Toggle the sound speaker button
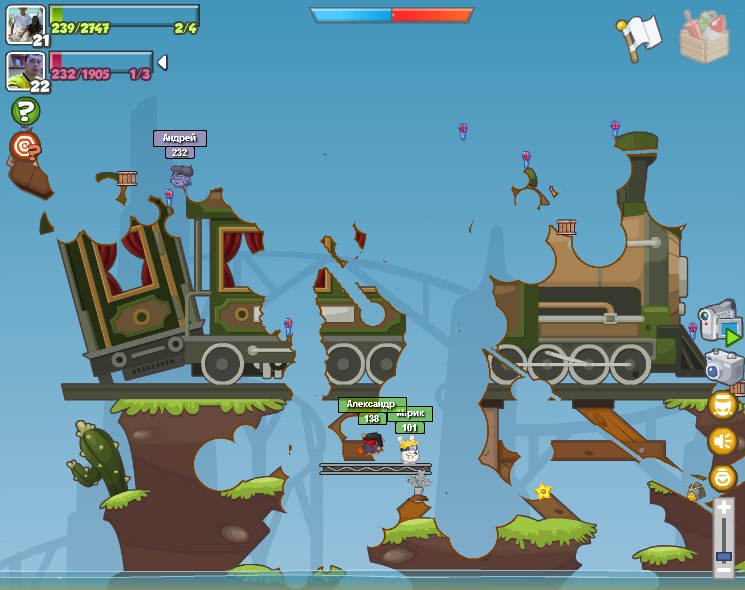745x590 pixels. tap(723, 441)
